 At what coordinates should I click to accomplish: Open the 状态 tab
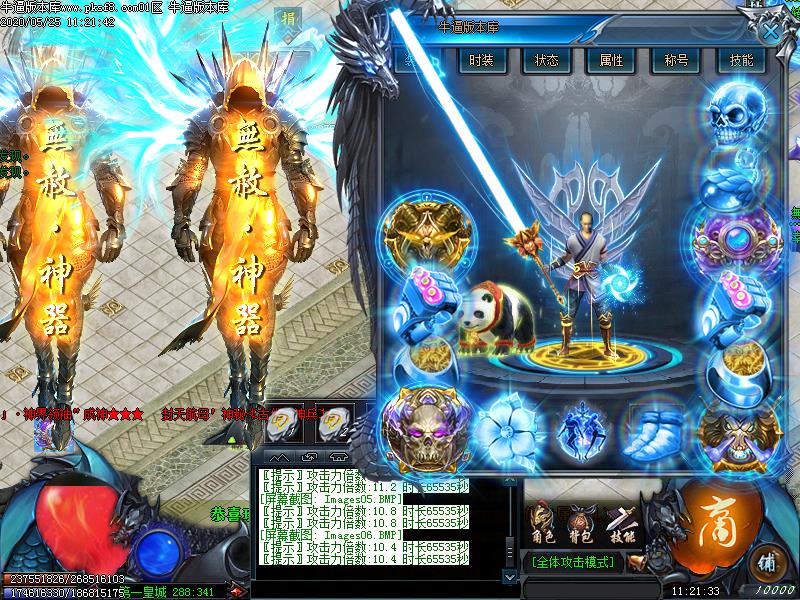(547, 60)
